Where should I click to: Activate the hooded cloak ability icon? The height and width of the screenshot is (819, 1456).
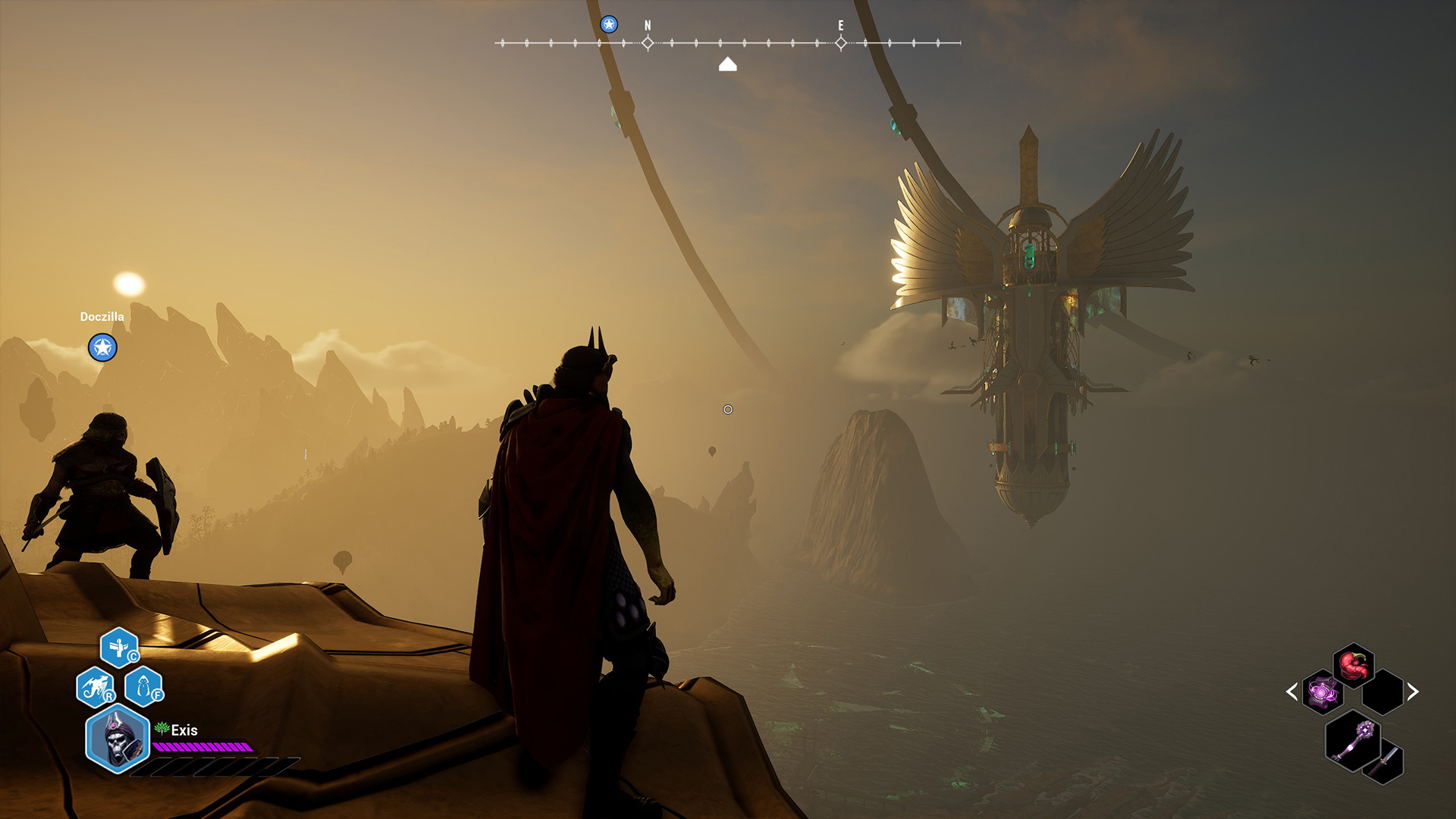click(x=143, y=687)
